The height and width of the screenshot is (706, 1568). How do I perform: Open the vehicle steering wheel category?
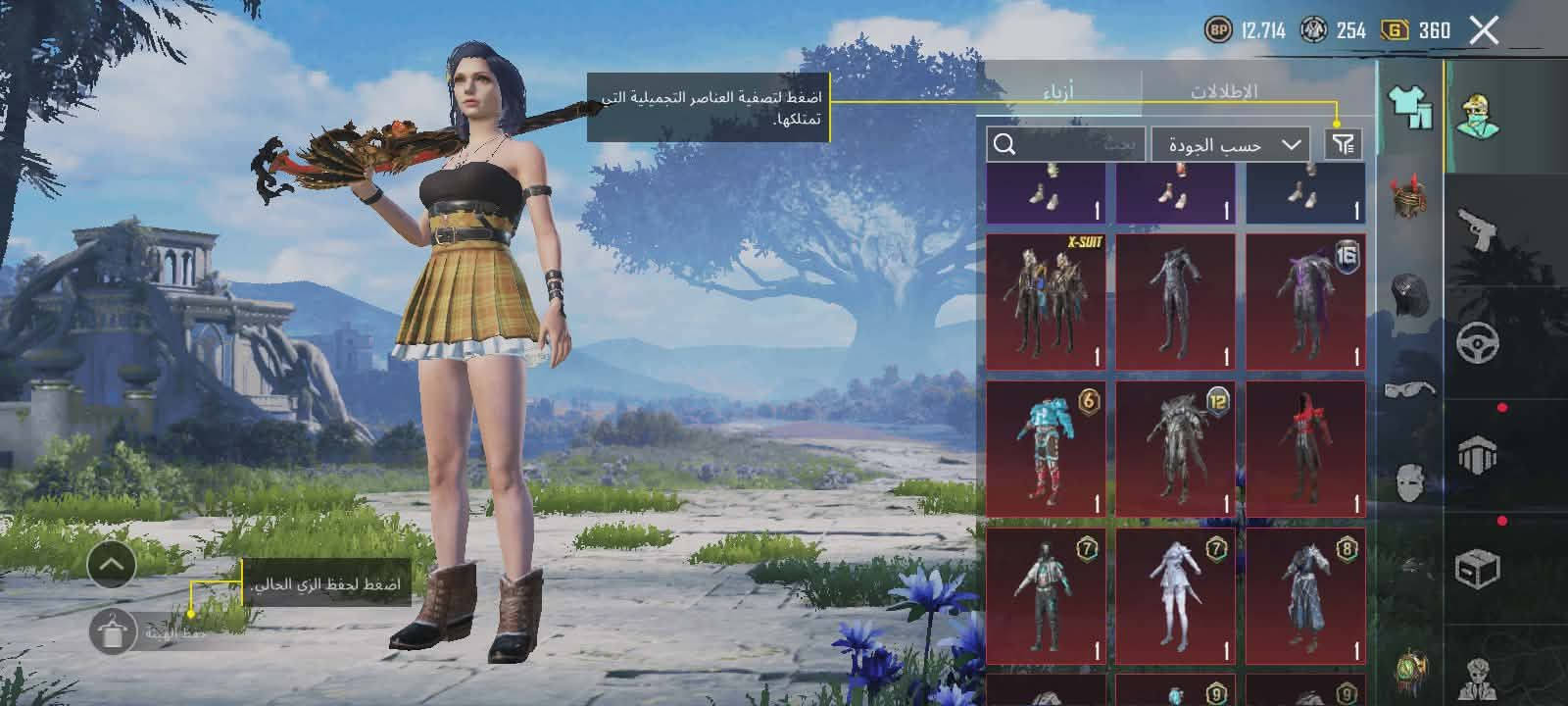pyautogui.click(x=1478, y=344)
